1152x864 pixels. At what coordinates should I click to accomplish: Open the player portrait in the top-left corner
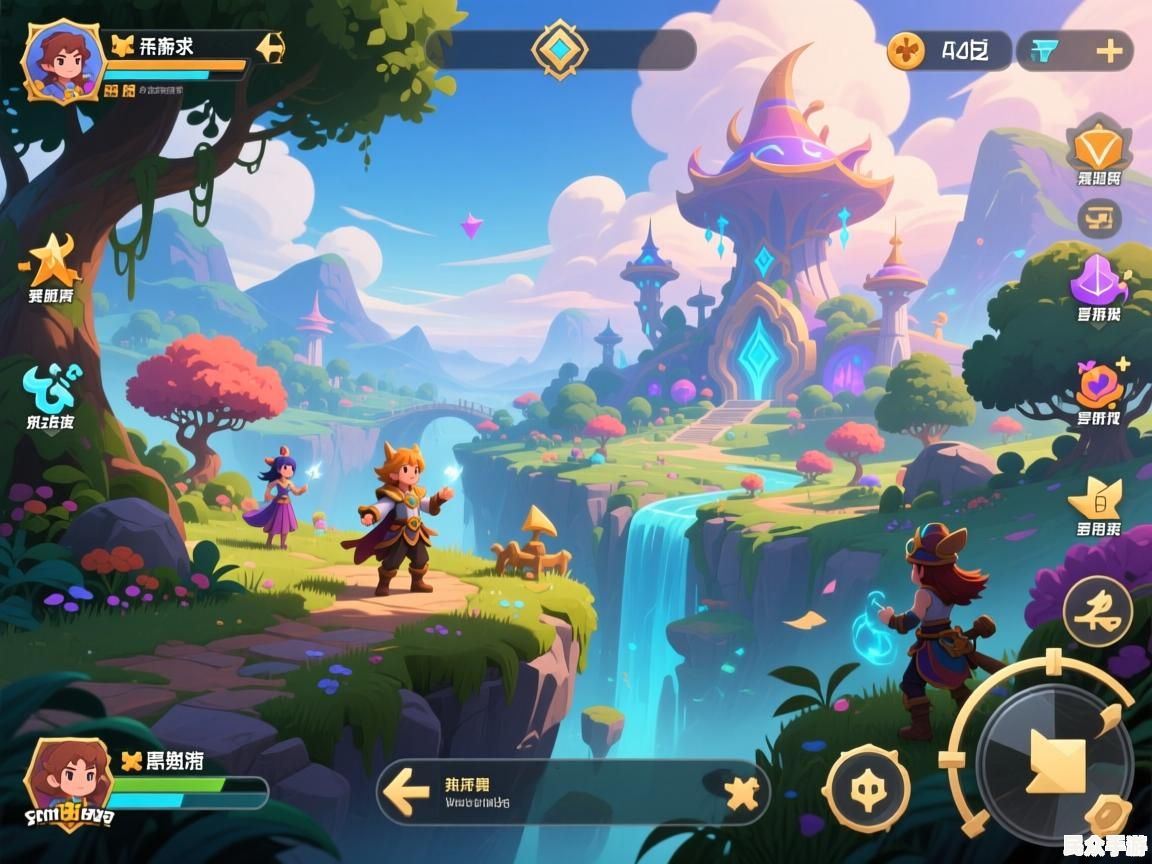coord(62,60)
